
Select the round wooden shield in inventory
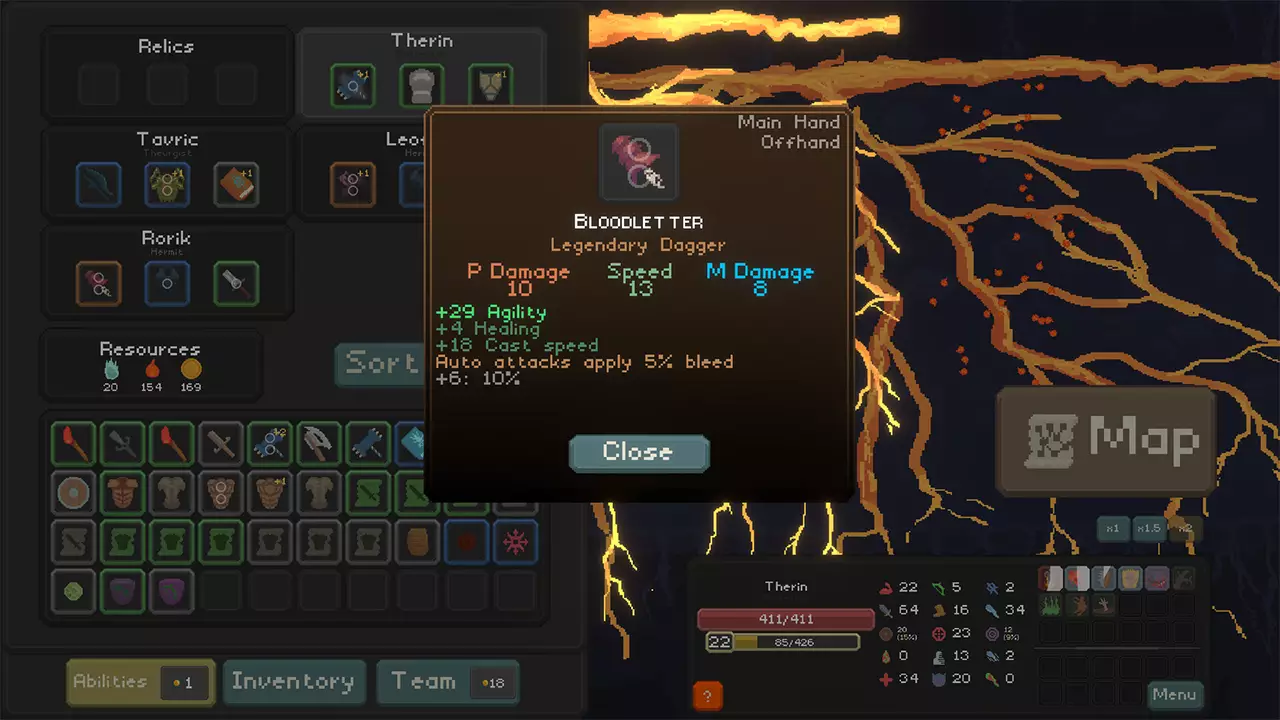pyautogui.click(x=74, y=492)
